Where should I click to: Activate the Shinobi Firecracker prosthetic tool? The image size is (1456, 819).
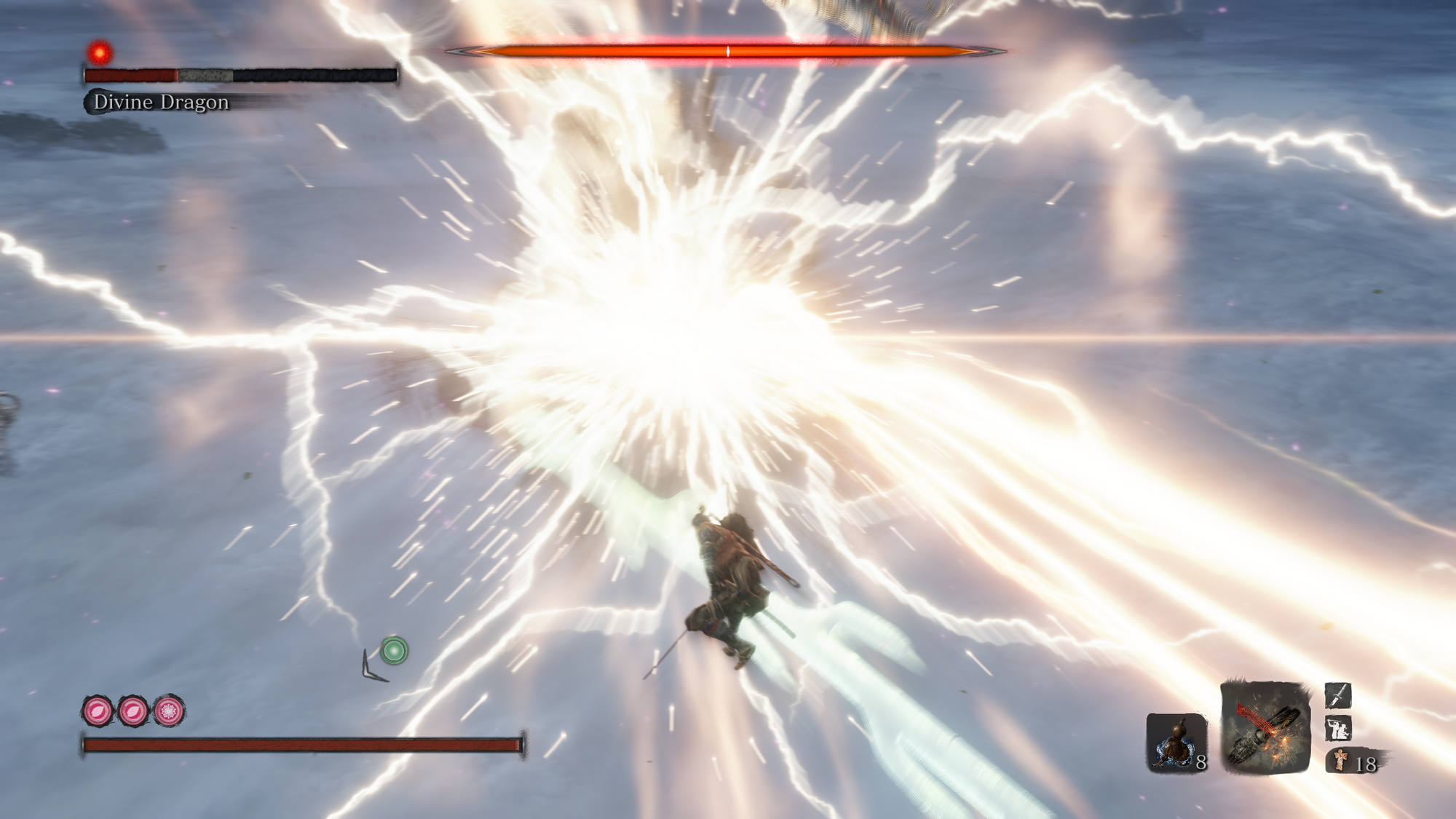coord(1265,727)
